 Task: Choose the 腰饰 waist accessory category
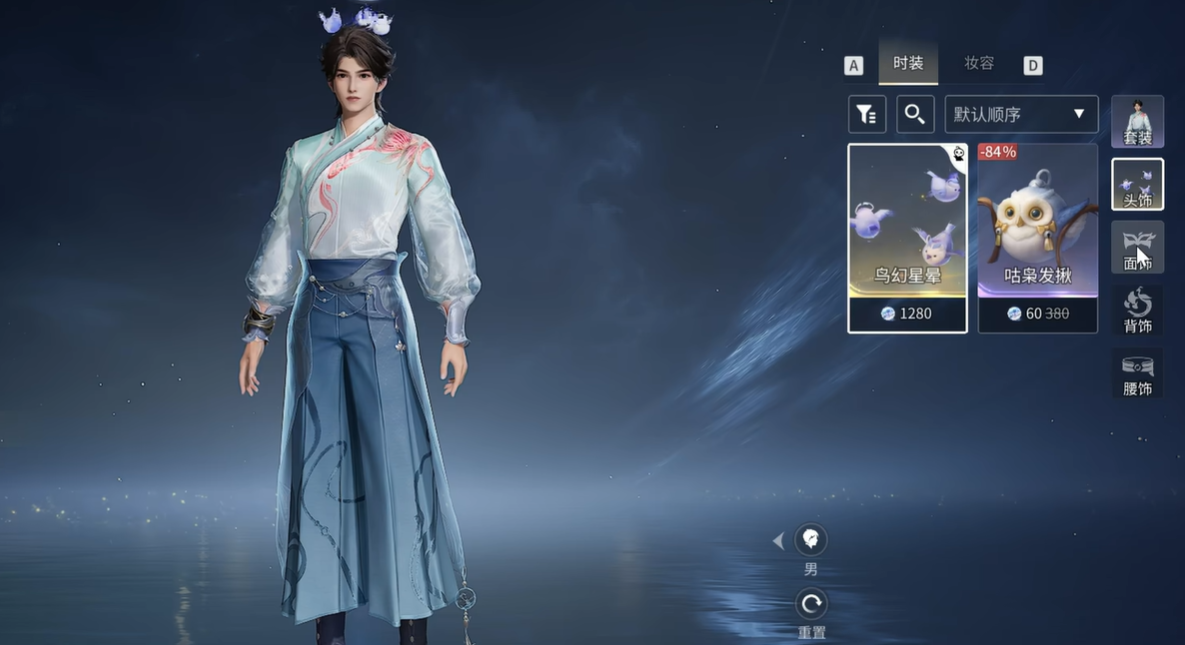coord(1137,373)
